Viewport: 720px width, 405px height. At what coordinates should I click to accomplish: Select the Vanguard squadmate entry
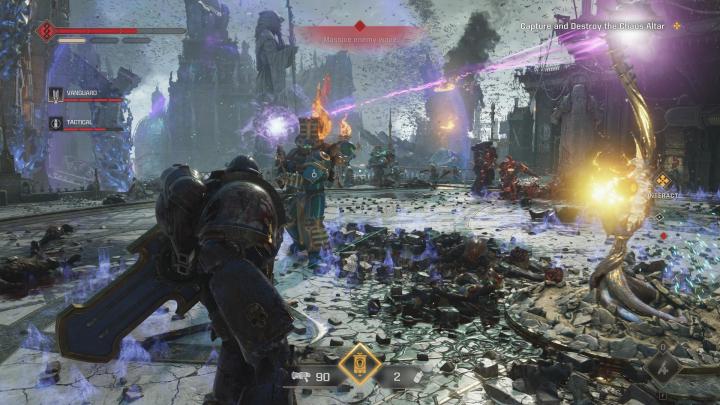[x=85, y=94]
